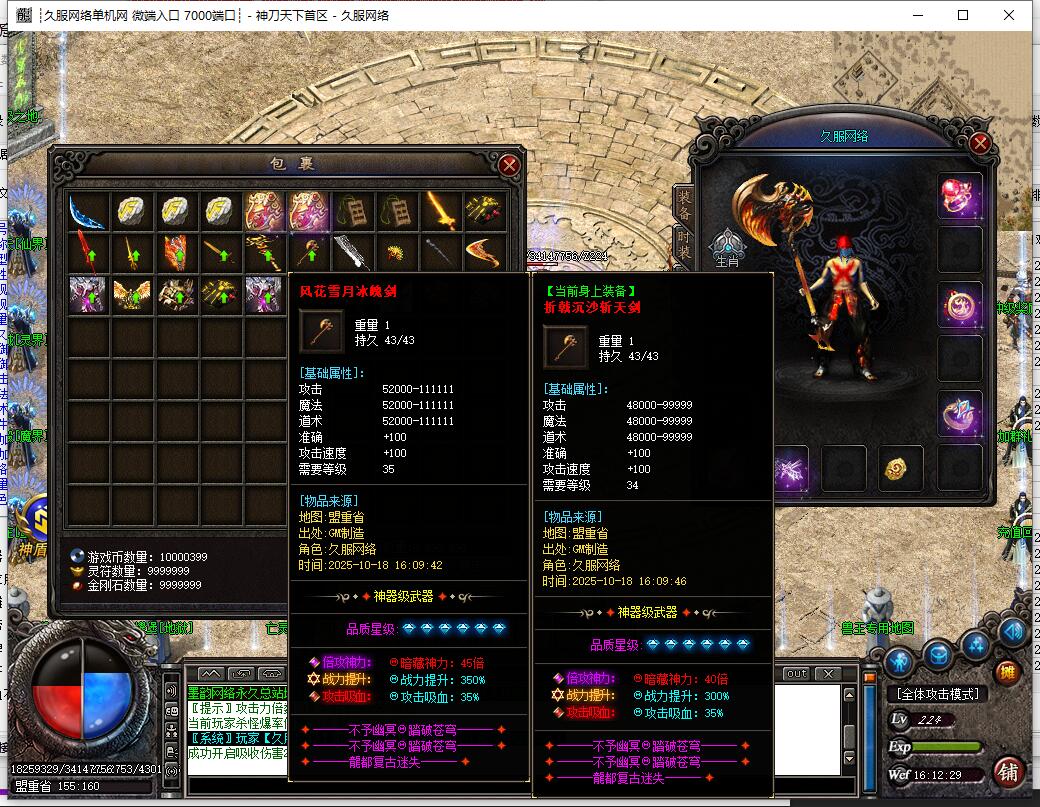Maximize the game window
This screenshot has width=1040, height=807.
(x=963, y=15)
